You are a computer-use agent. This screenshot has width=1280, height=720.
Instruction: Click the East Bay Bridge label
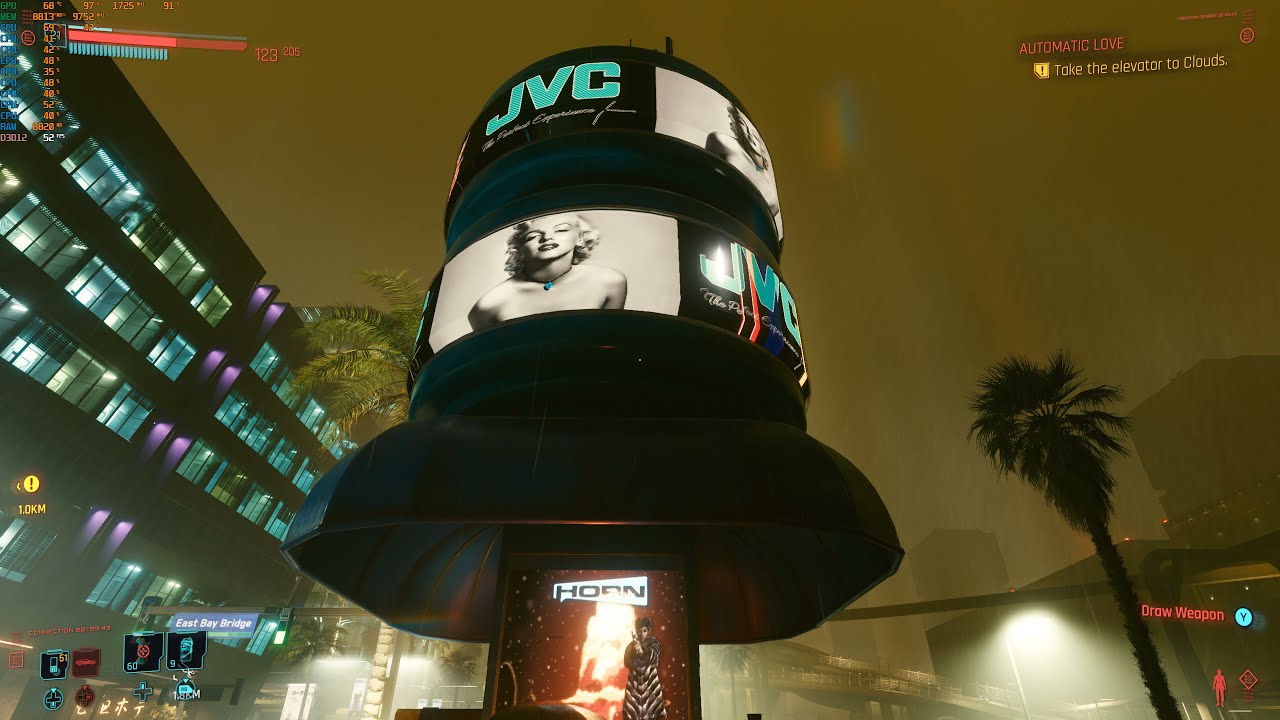pyautogui.click(x=213, y=623)
